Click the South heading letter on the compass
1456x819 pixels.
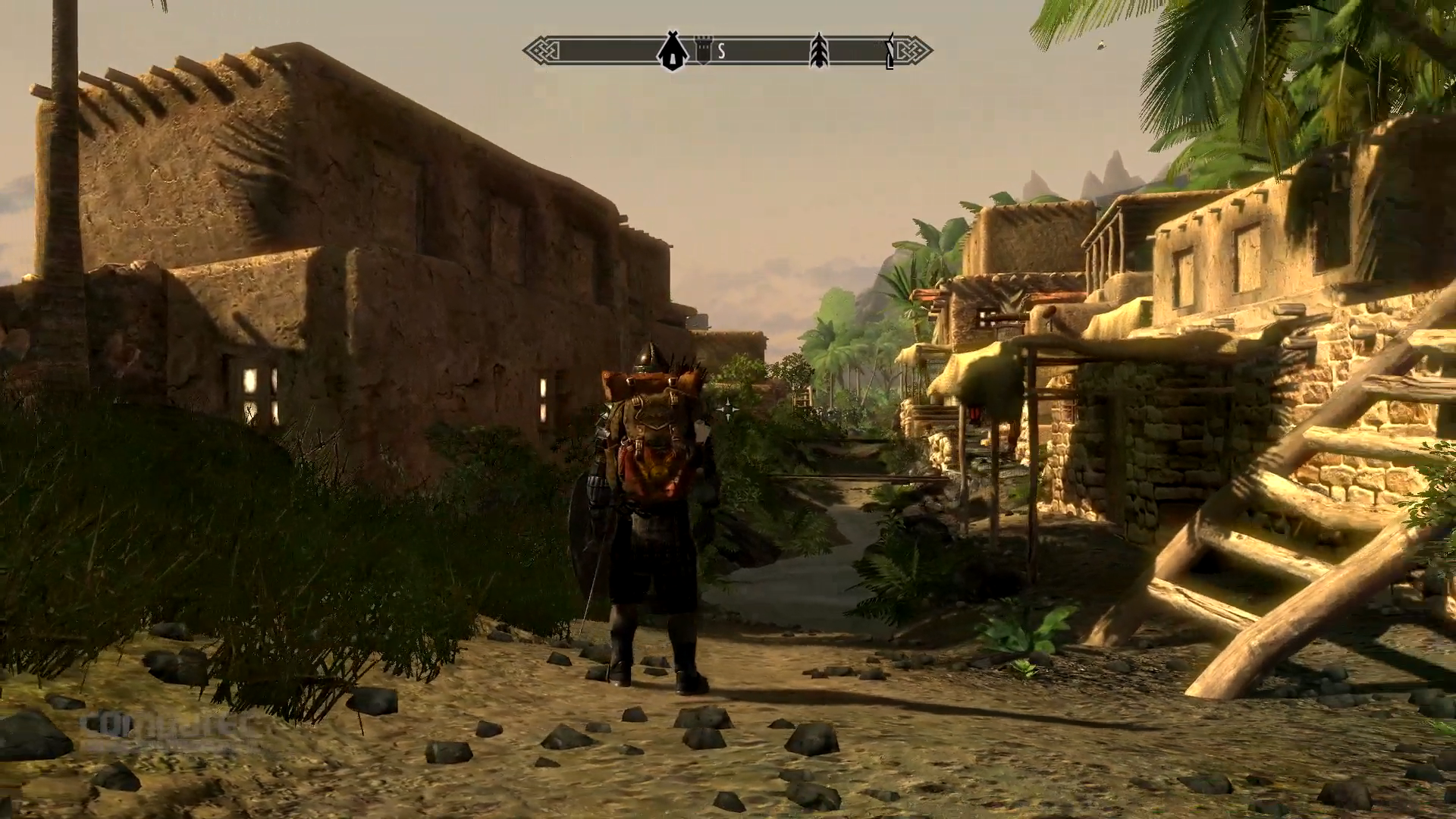coord(721,52)
